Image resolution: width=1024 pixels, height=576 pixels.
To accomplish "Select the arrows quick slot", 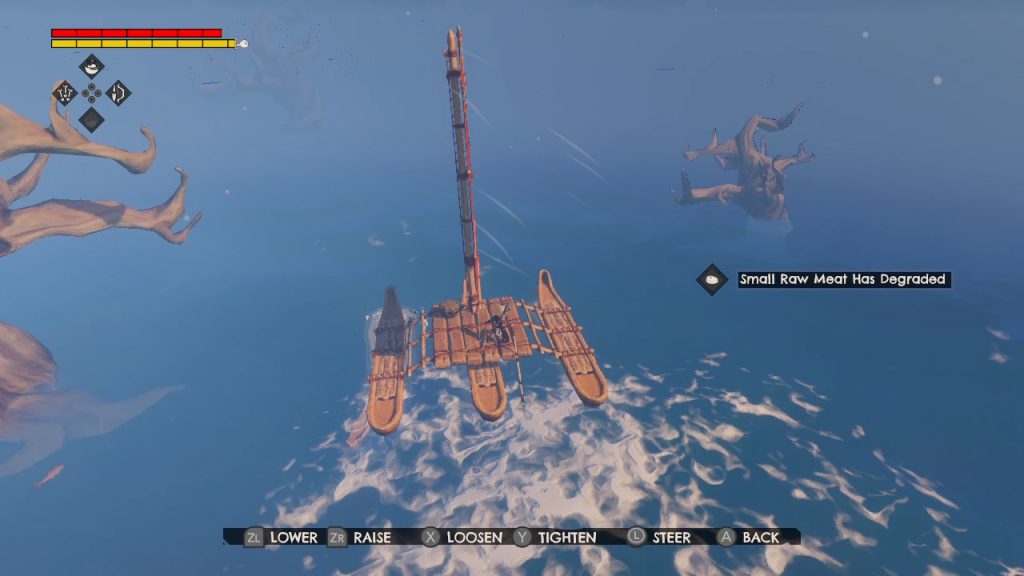I will click(x=65, y=93).
